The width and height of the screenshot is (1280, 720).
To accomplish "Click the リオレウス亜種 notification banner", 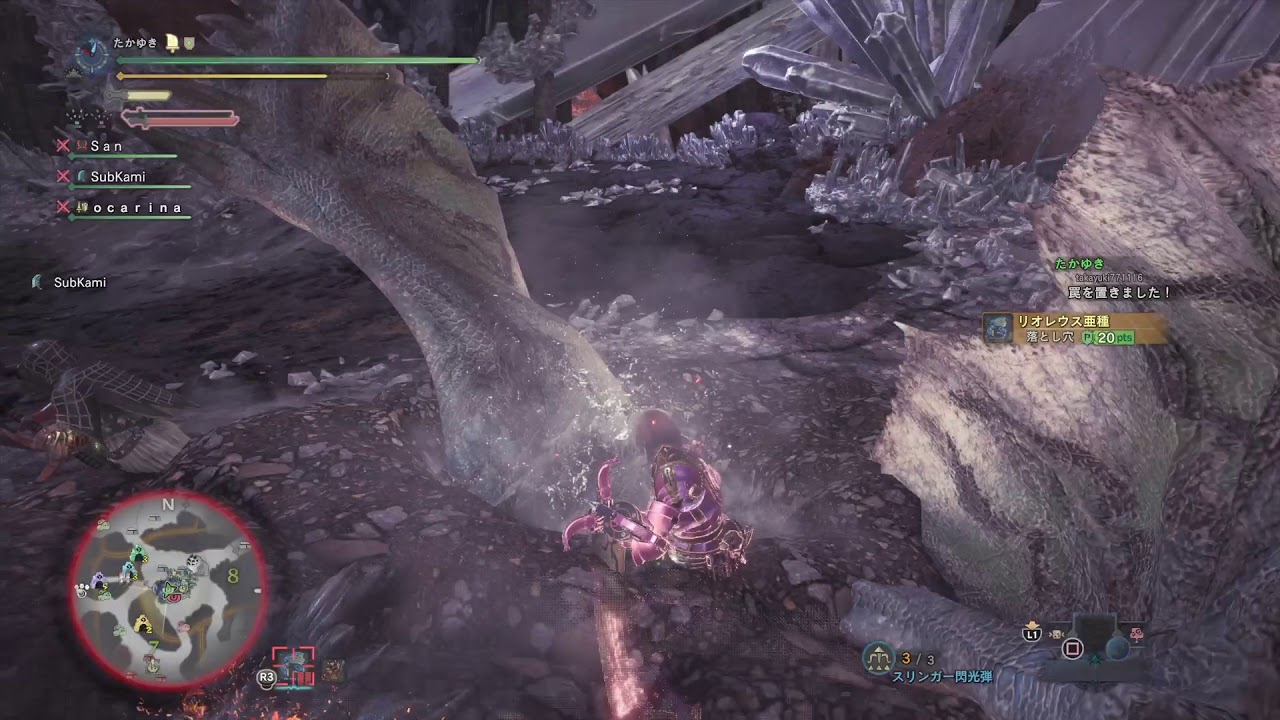I will coord(1063,322).
